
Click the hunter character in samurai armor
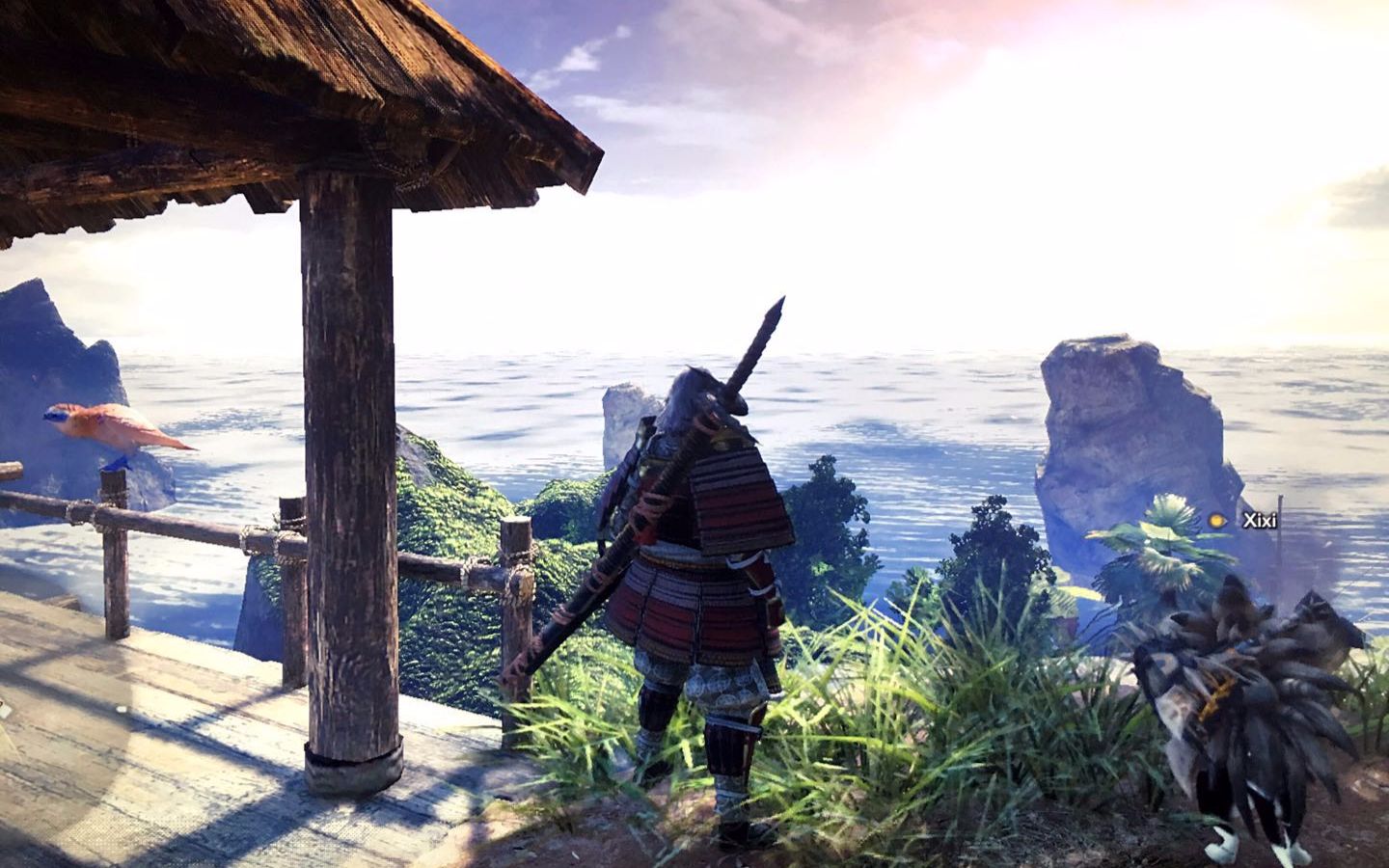pos(694,579)
